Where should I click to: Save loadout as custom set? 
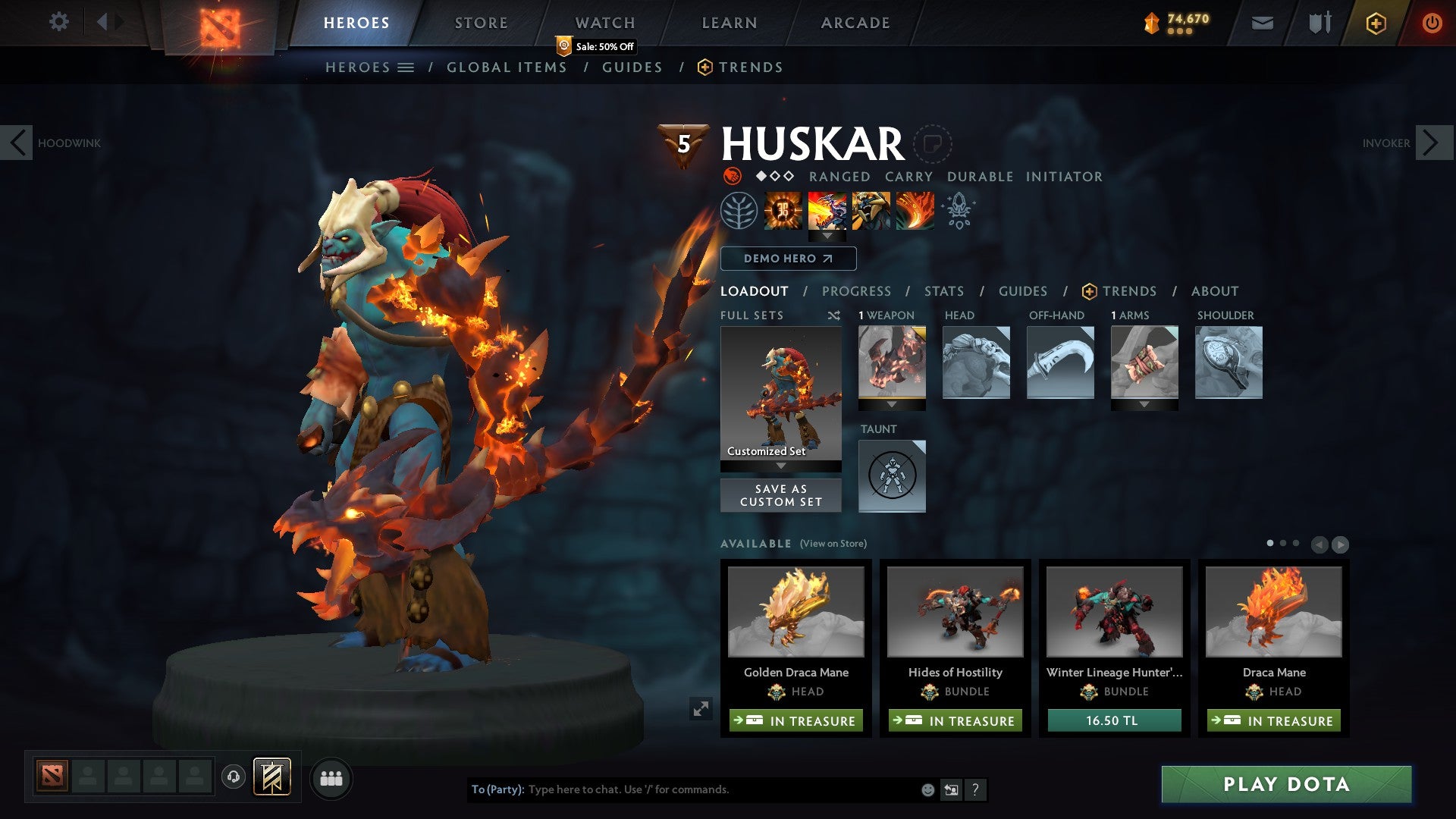(x=780, y=495)
